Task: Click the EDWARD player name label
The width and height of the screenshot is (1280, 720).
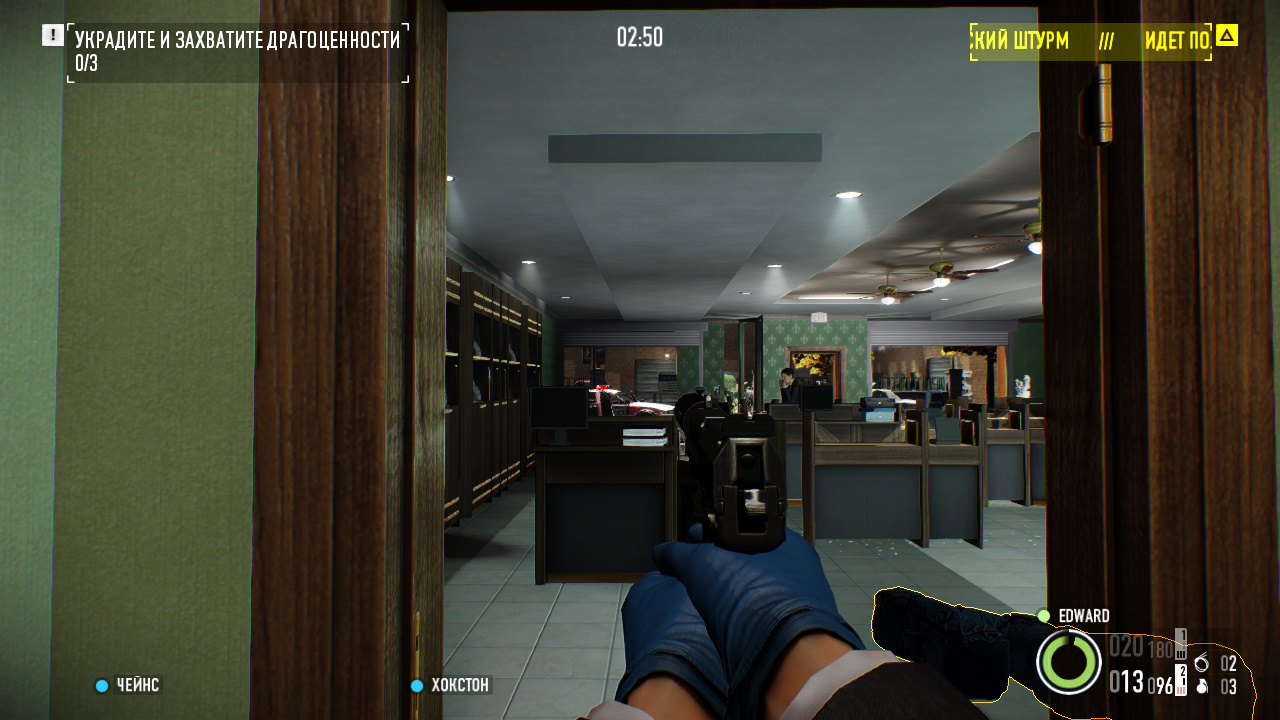Action: pos(1083,616)
